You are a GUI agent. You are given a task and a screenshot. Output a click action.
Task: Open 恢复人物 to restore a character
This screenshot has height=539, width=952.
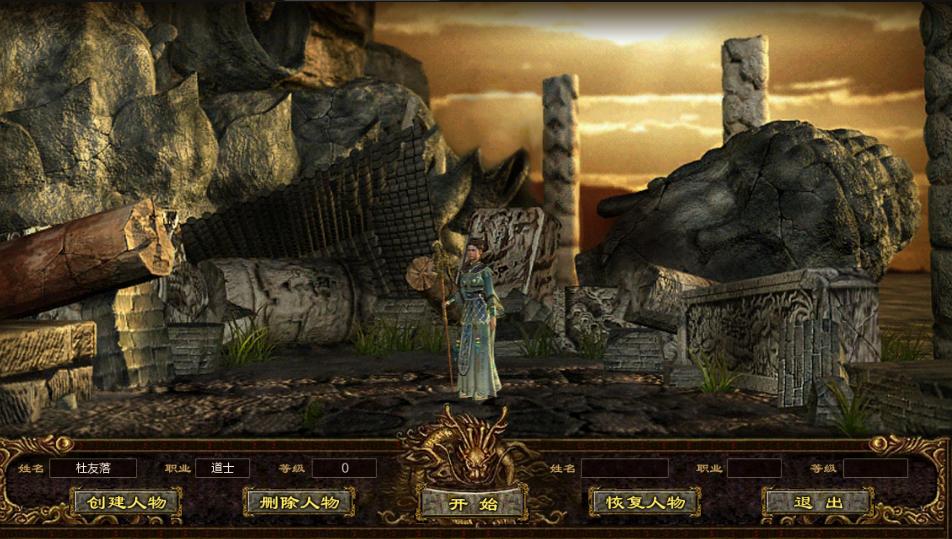click(645, 502)
